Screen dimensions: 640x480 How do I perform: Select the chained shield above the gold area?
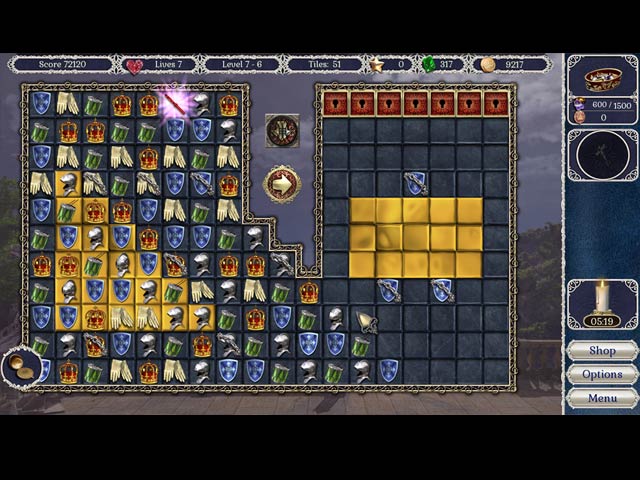[x=416, y=183]
